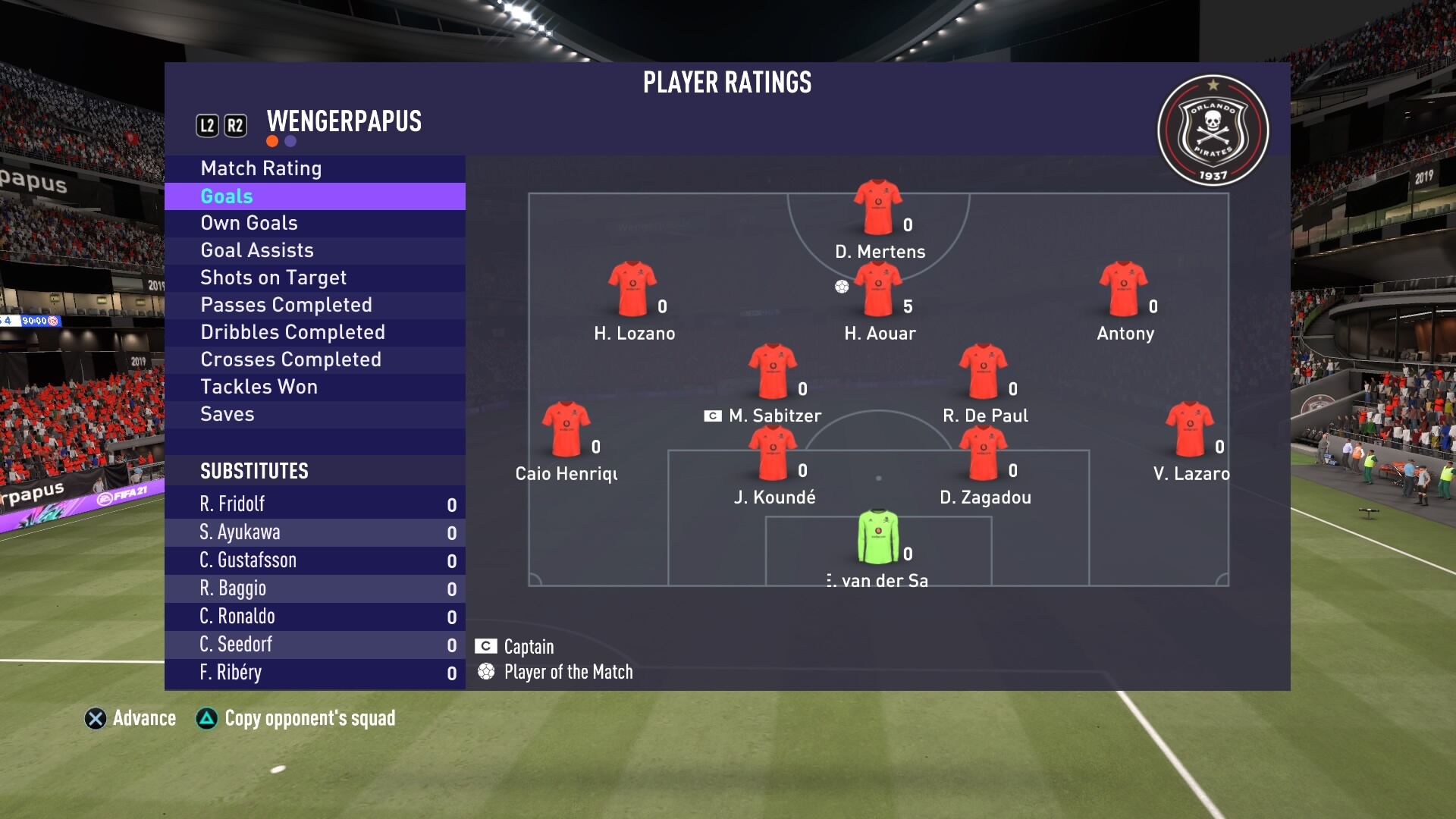Image resolution: width=1456 pixels, height=819 pixels.
Task: Select substitute R. Fridolf row
Action: pyautogui.click(x=315, y=504)
